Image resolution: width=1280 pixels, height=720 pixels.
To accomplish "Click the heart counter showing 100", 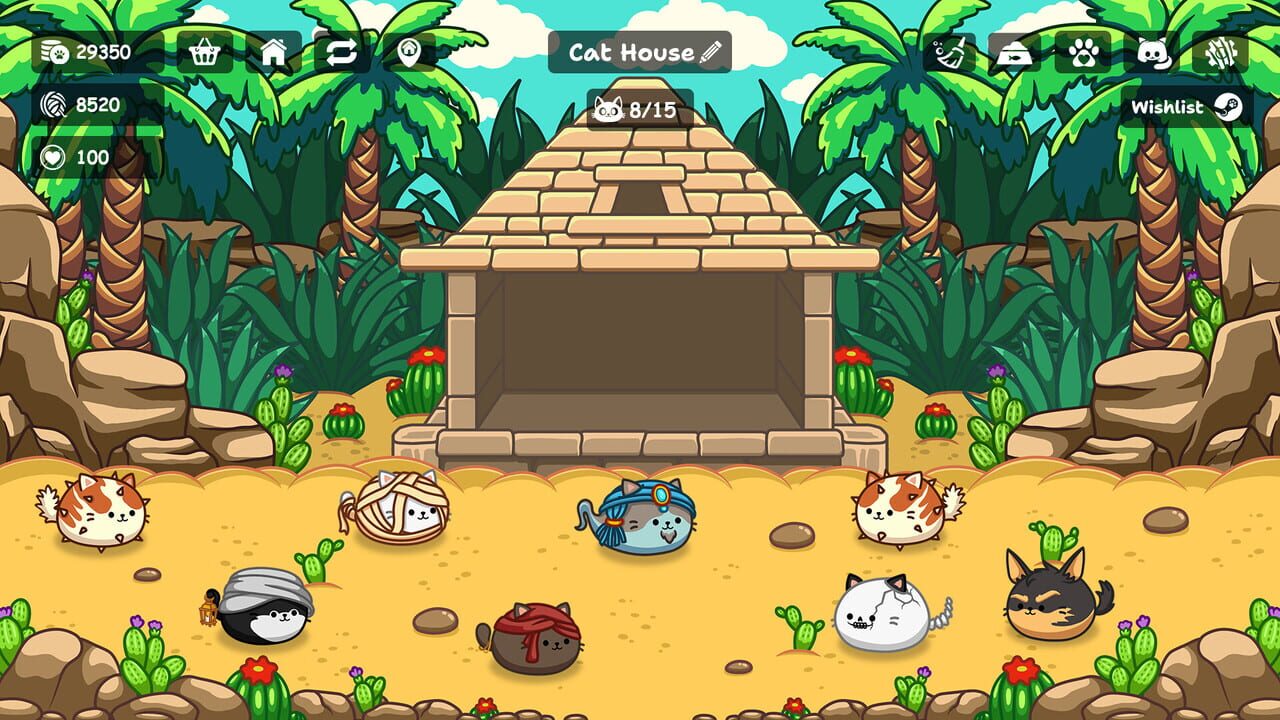I will click(x=75, y=156).
